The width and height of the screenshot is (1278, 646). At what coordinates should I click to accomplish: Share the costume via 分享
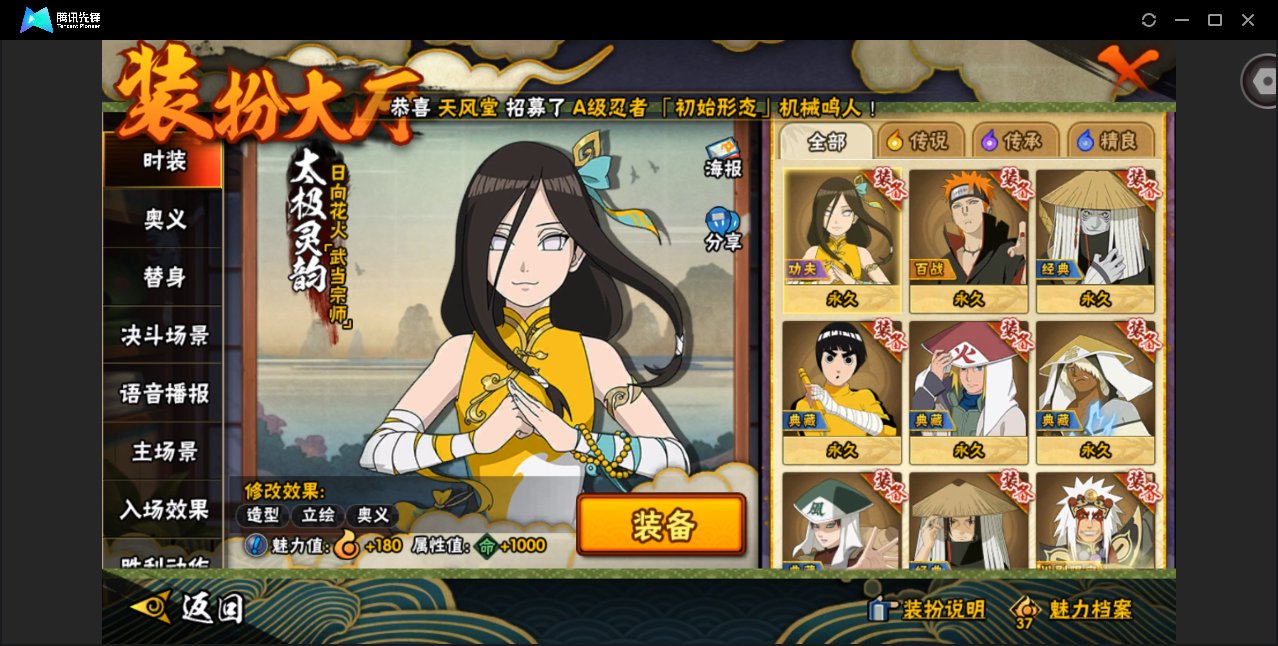[x=722, y=229]
